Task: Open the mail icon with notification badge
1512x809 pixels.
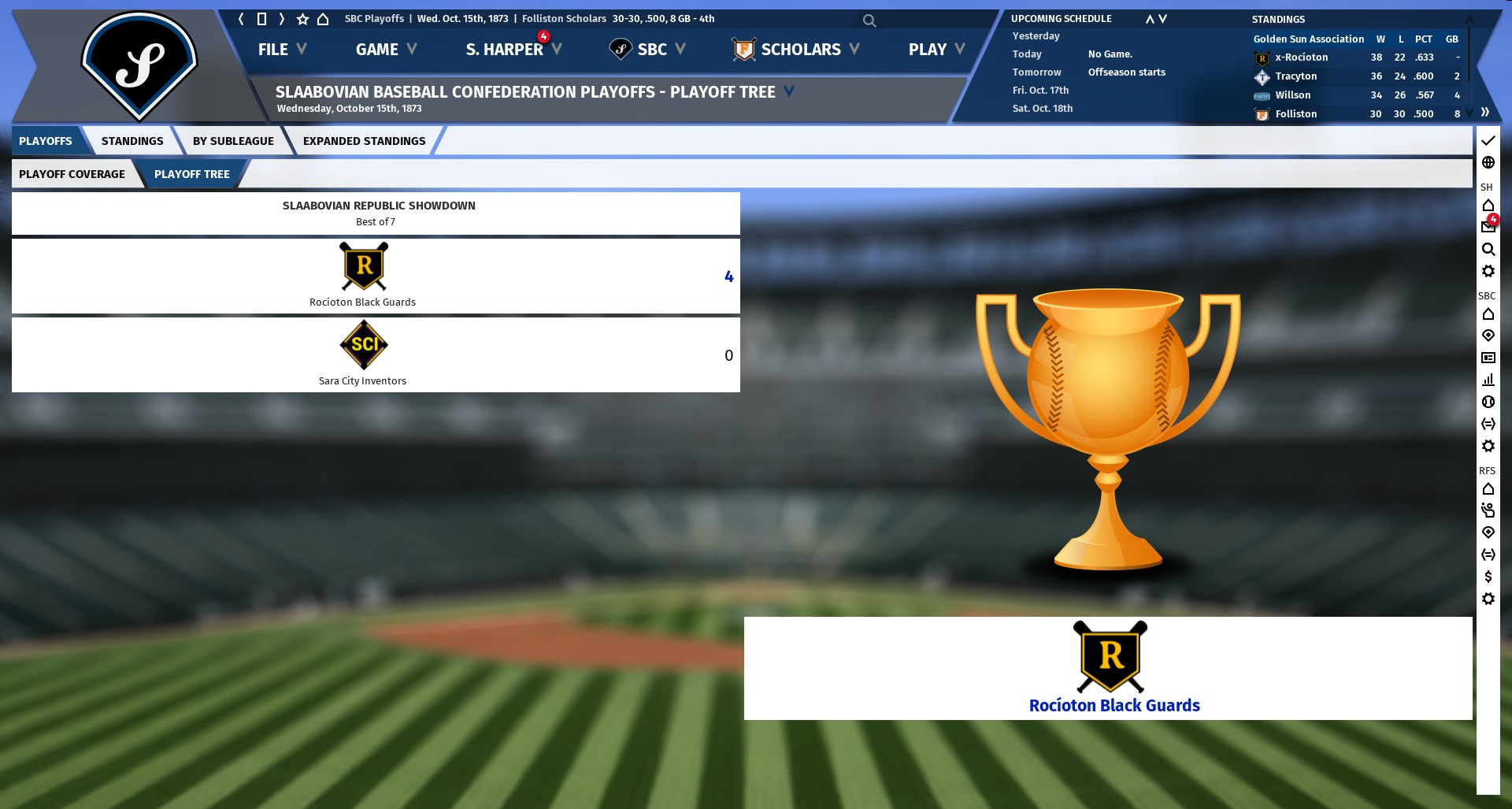Action: [1488, 227]
